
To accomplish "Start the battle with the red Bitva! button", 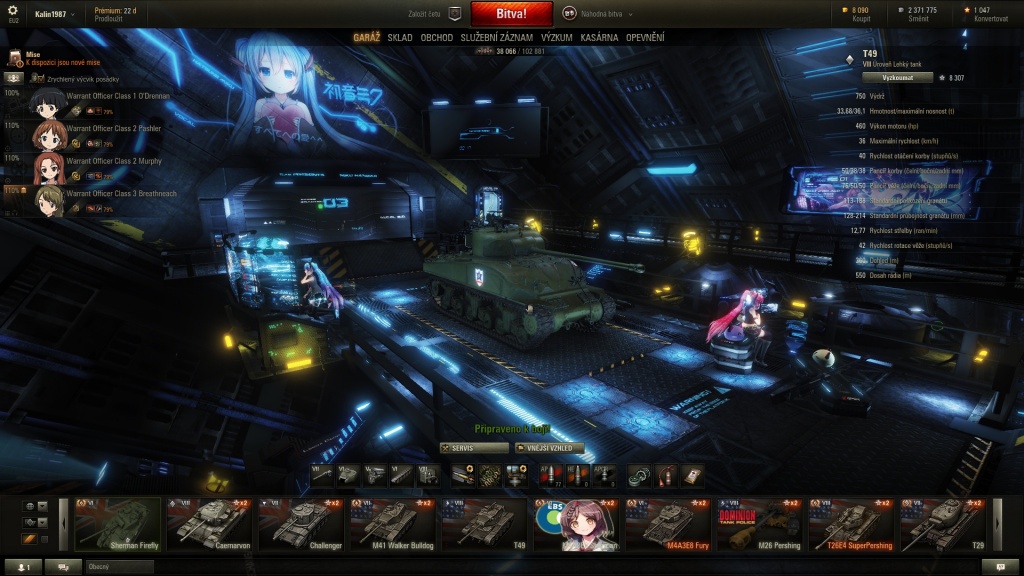I will (x=510, y=14).
